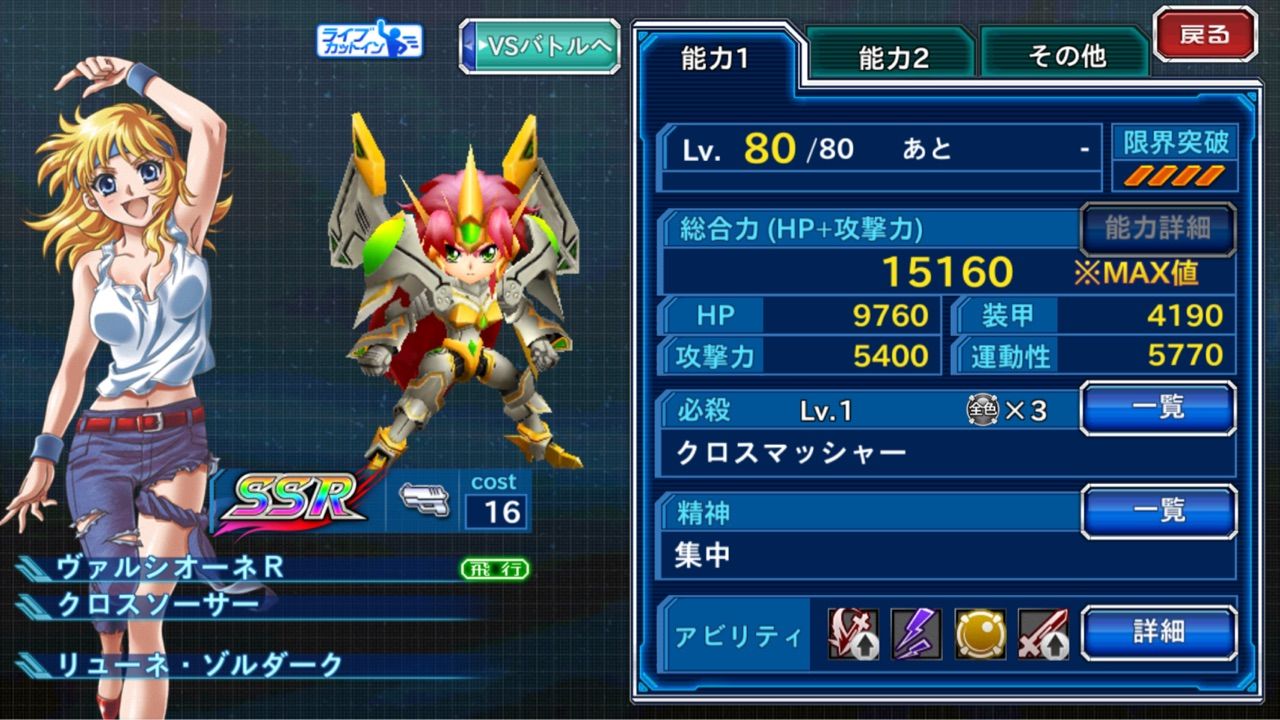
Task: Open the 必殺 一覧 list
Action: (1157, 407)
